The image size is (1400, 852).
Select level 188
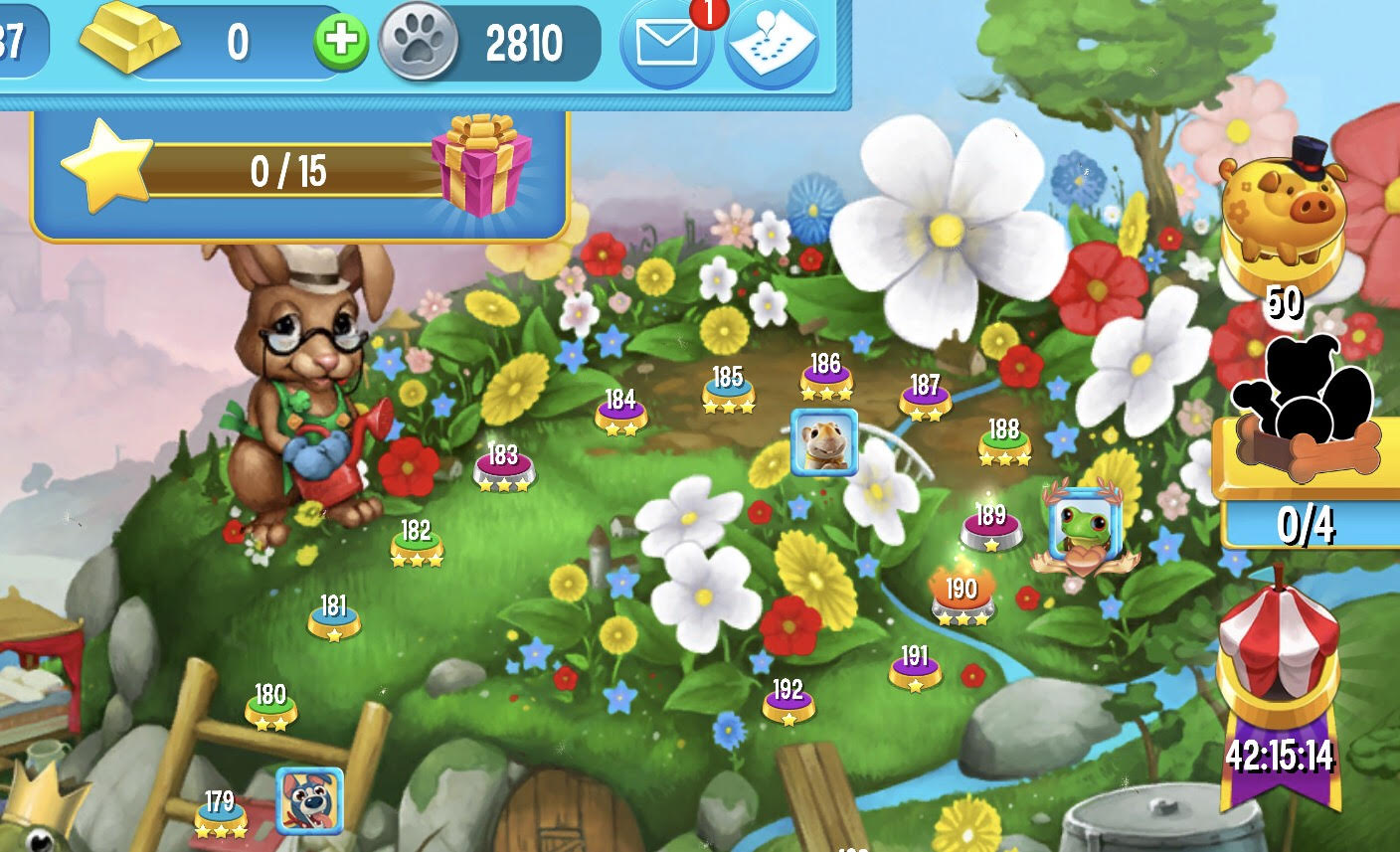click(1003, 437)
